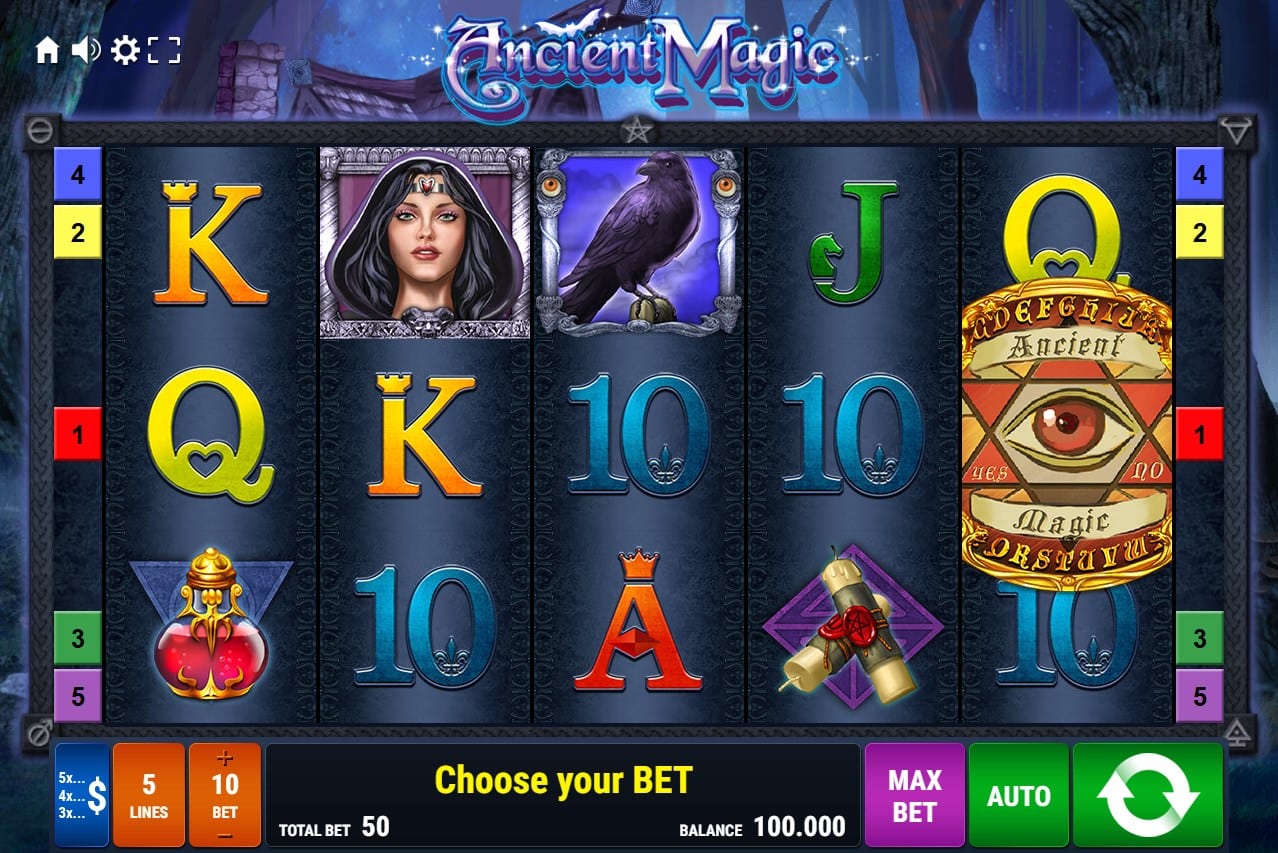Change the number of LINES
This screenshot has height=853, width=1278.
point(148,795)
